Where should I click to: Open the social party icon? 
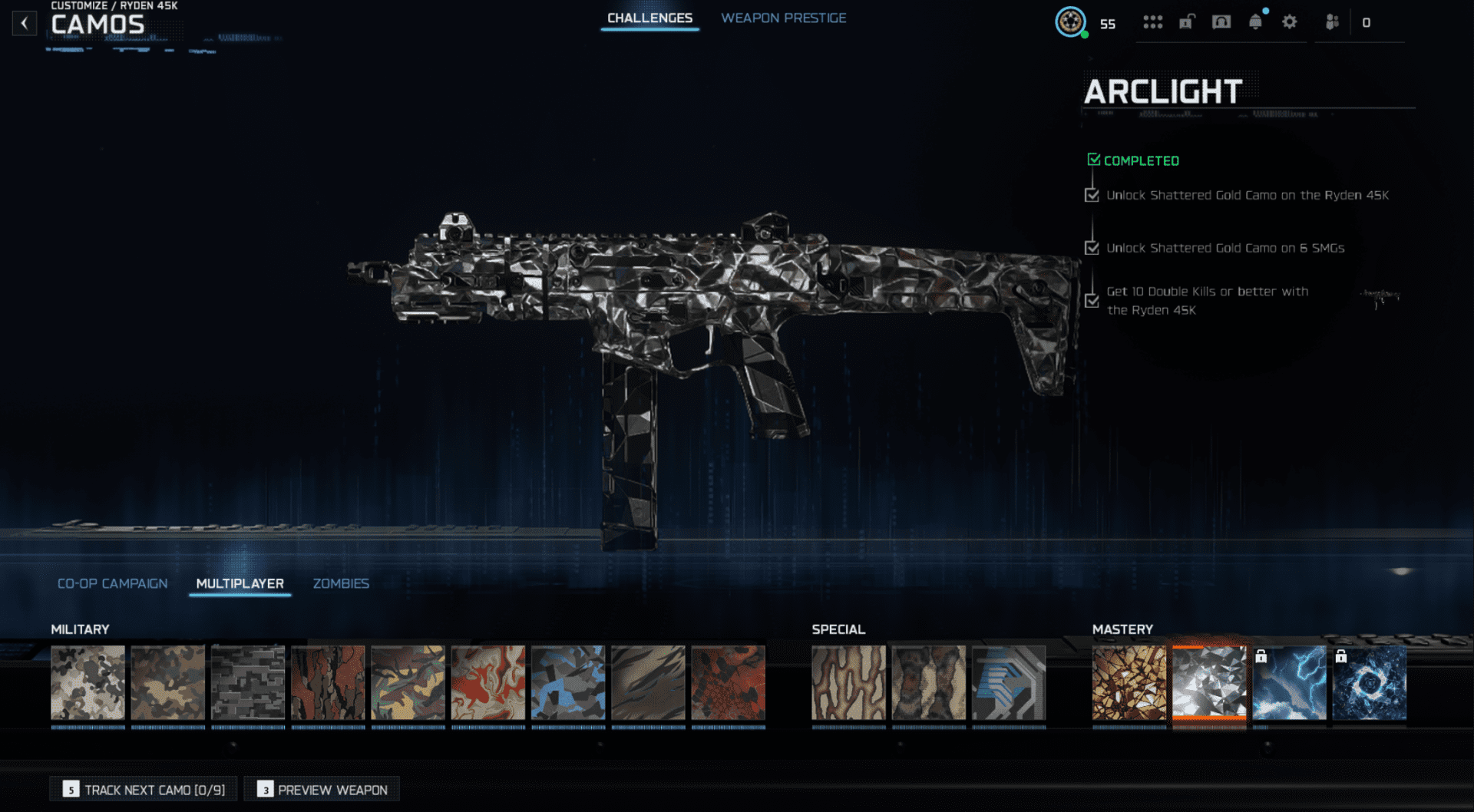1332,22
